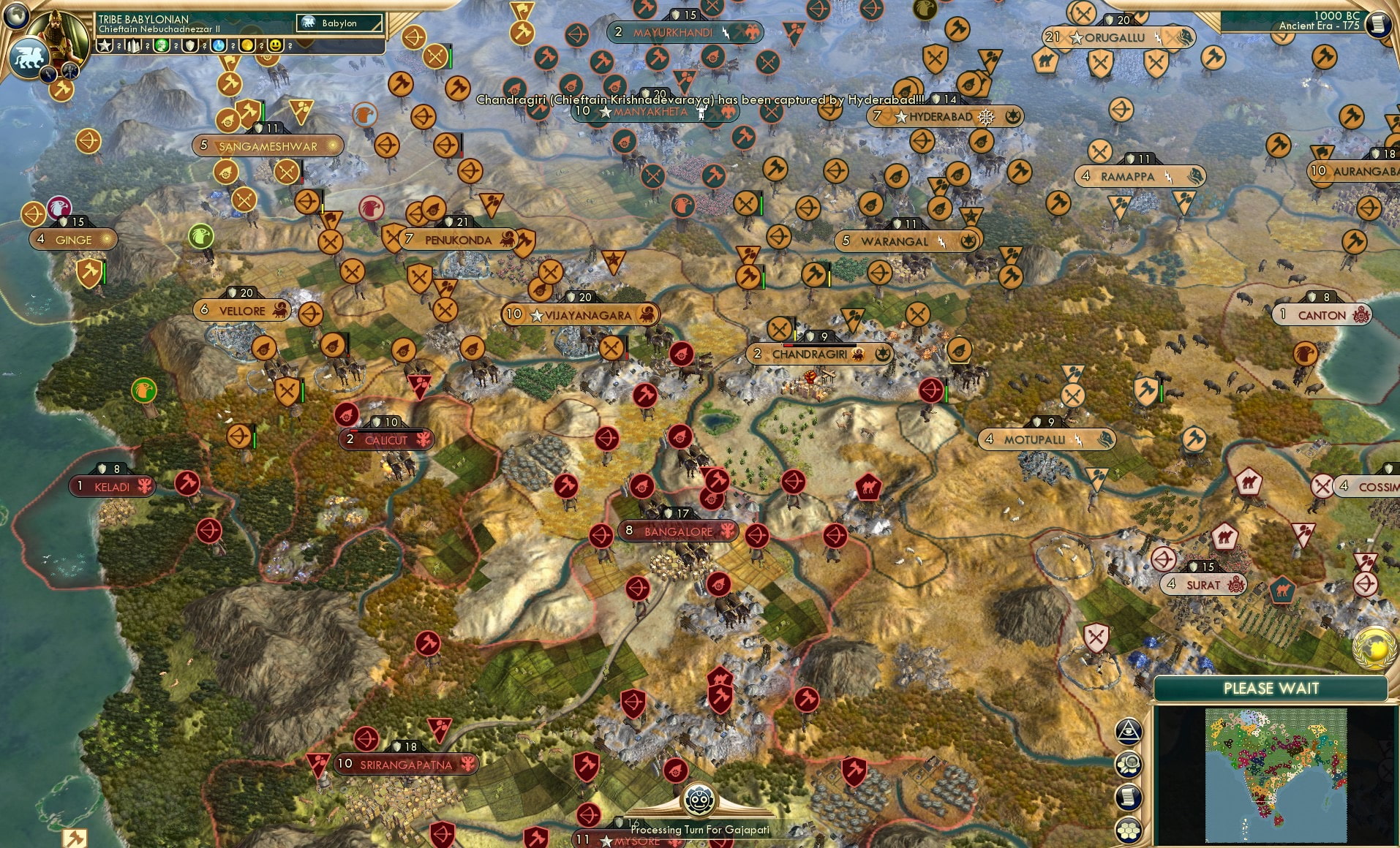Open the Babylon selector in the tribe panel
1400x848 pixels.
(339, 23)
